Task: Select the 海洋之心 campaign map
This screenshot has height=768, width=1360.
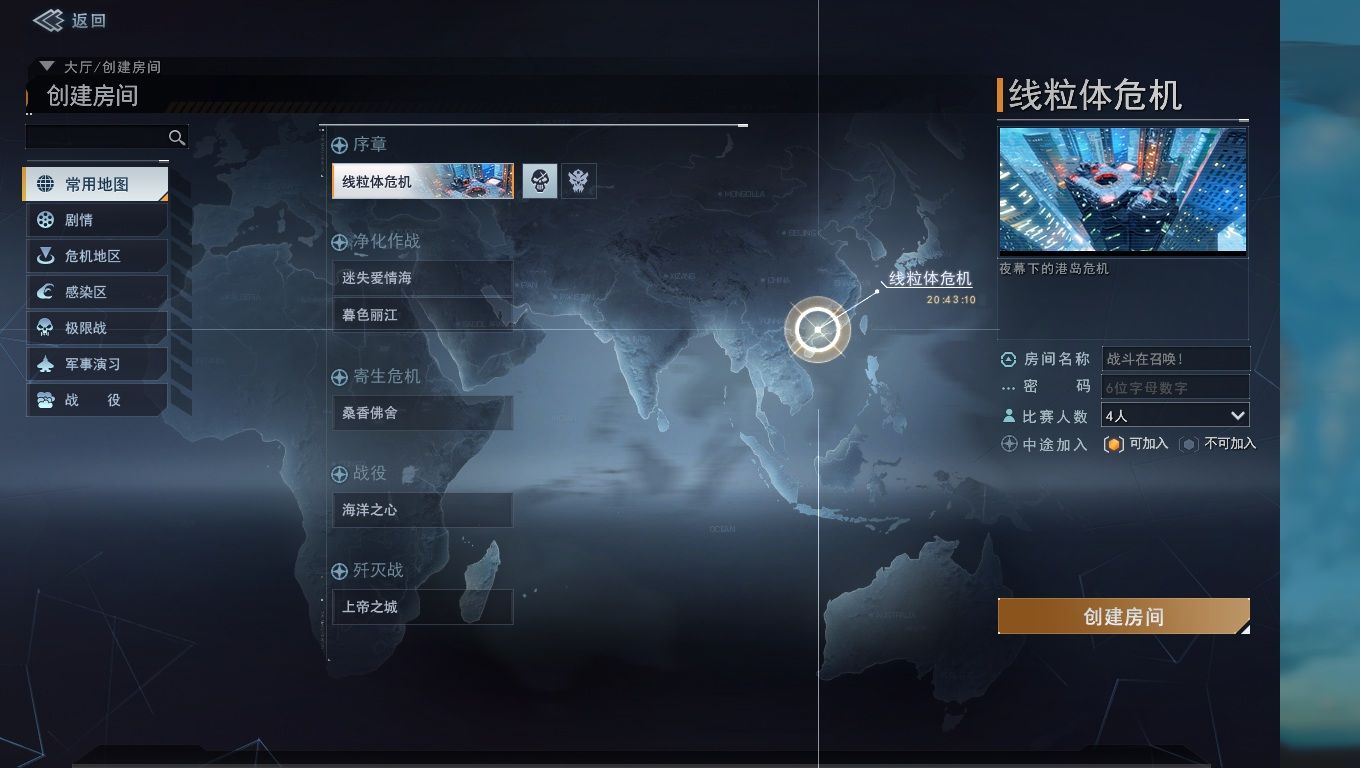Action: tap(421, 509)
